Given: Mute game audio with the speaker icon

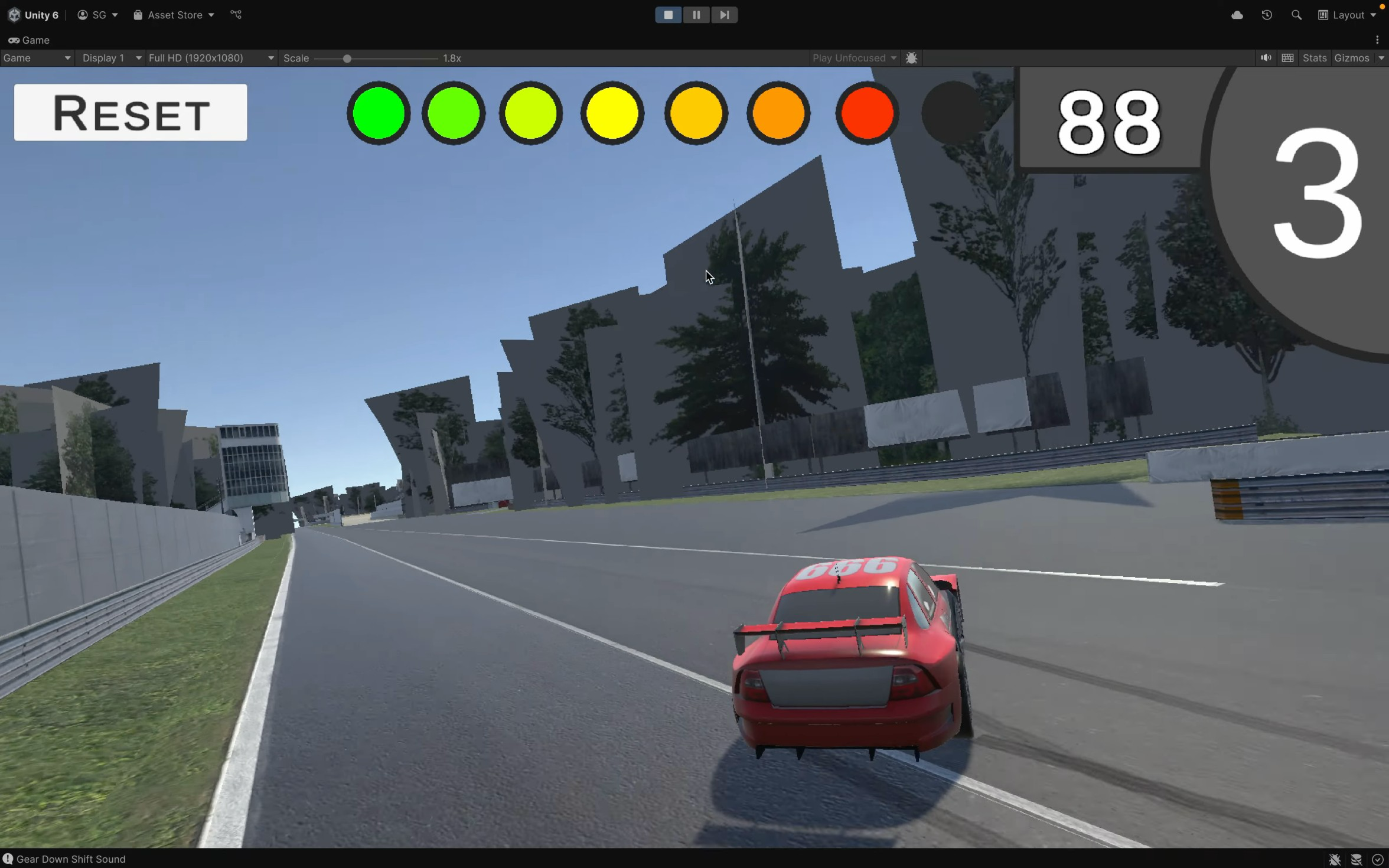Looking at the screenshot, I should tap(1266, 58).
